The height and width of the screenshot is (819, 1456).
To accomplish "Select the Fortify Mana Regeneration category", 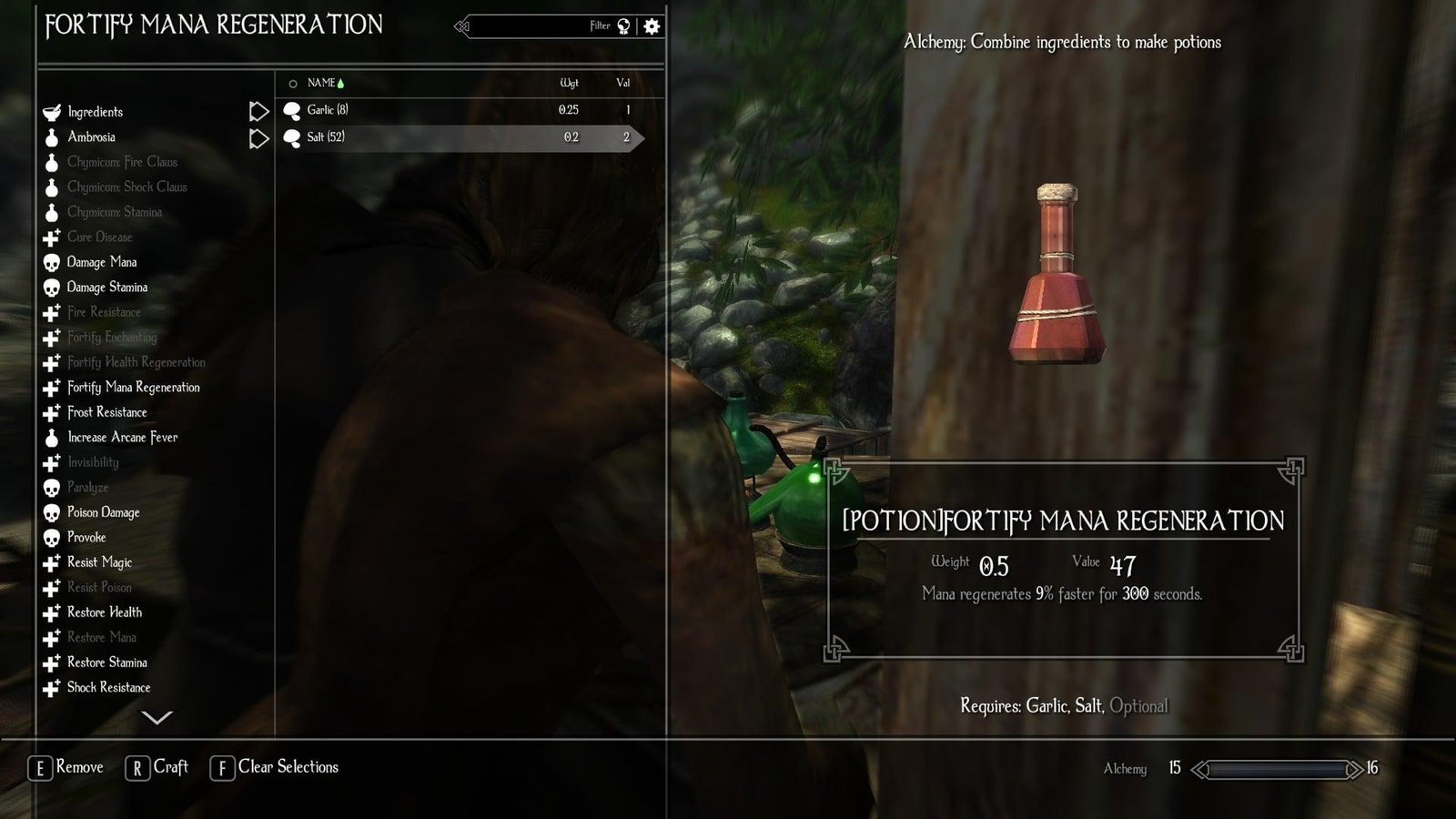I will pyautogui.click(x=132, y=387).
